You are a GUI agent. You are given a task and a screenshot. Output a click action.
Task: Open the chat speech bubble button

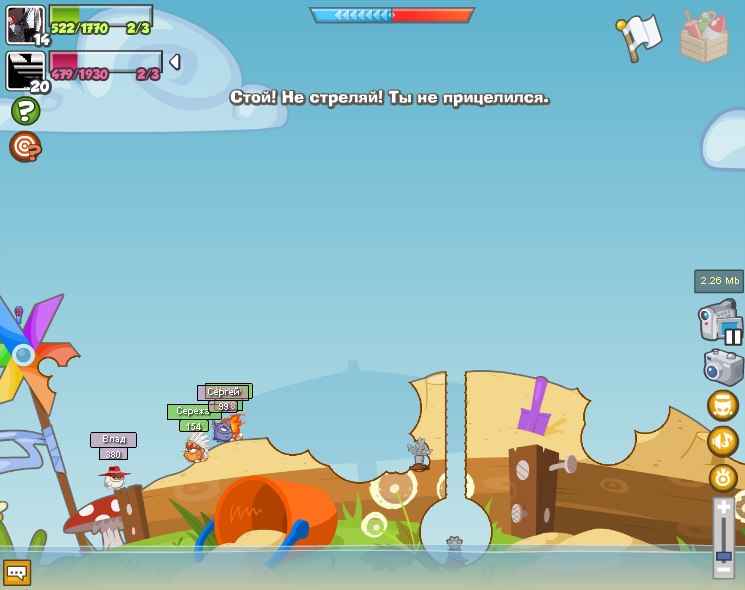17,572
